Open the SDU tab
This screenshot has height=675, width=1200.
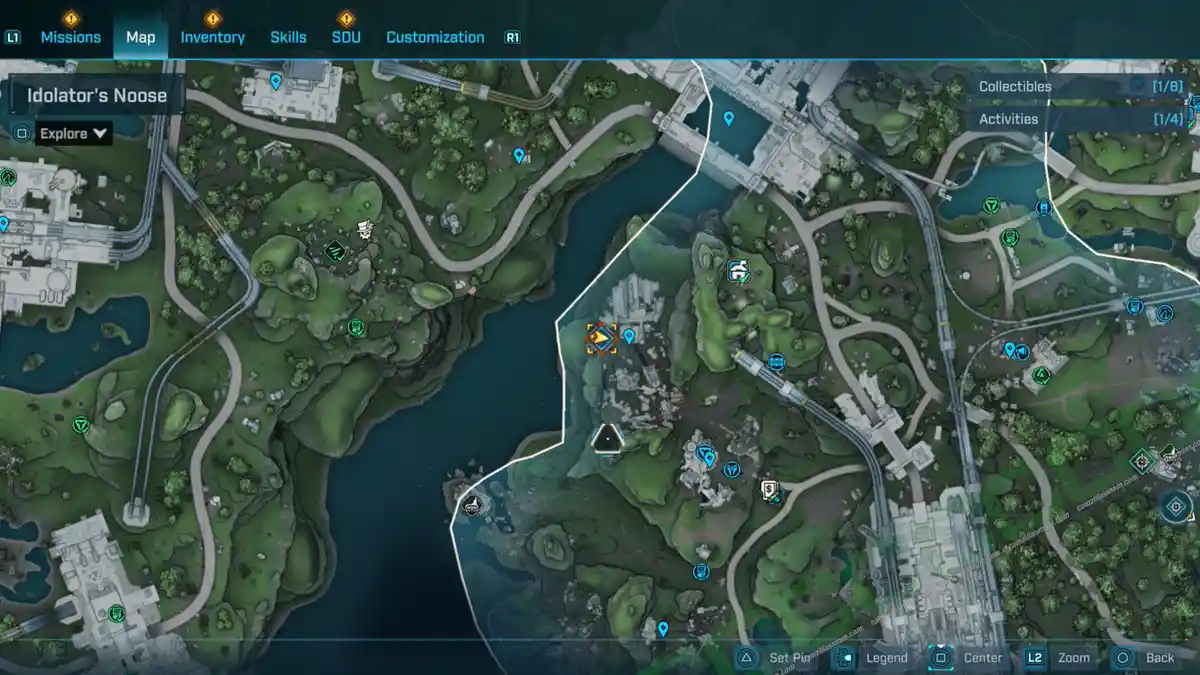pos(346,37)
